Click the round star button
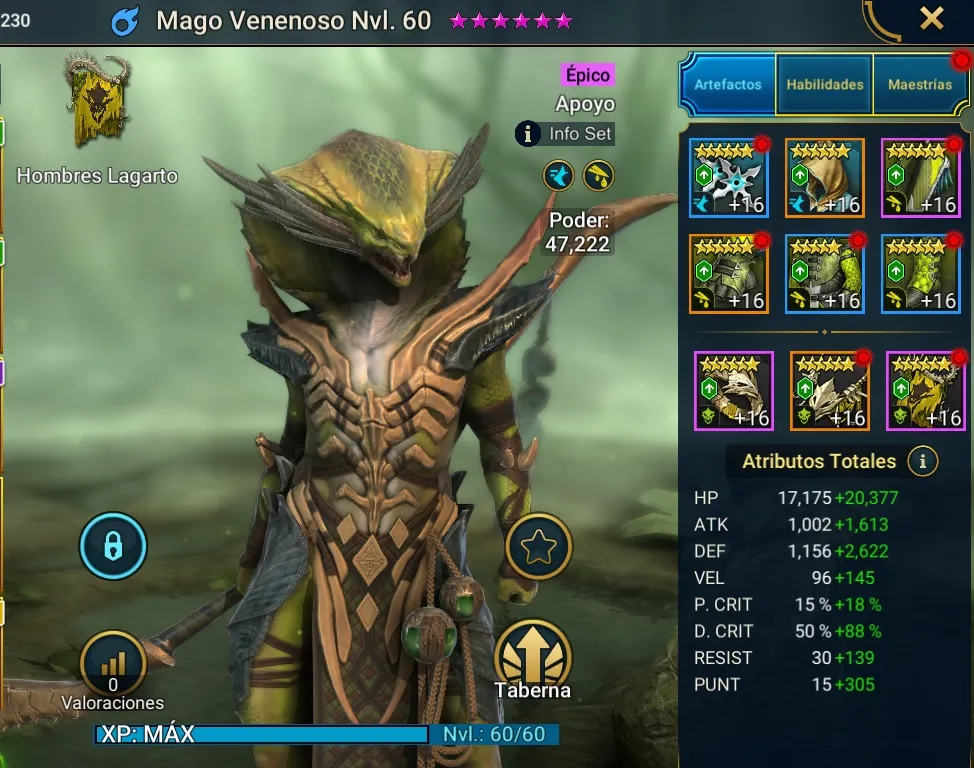Screen dimensions: 974x768 539,546
